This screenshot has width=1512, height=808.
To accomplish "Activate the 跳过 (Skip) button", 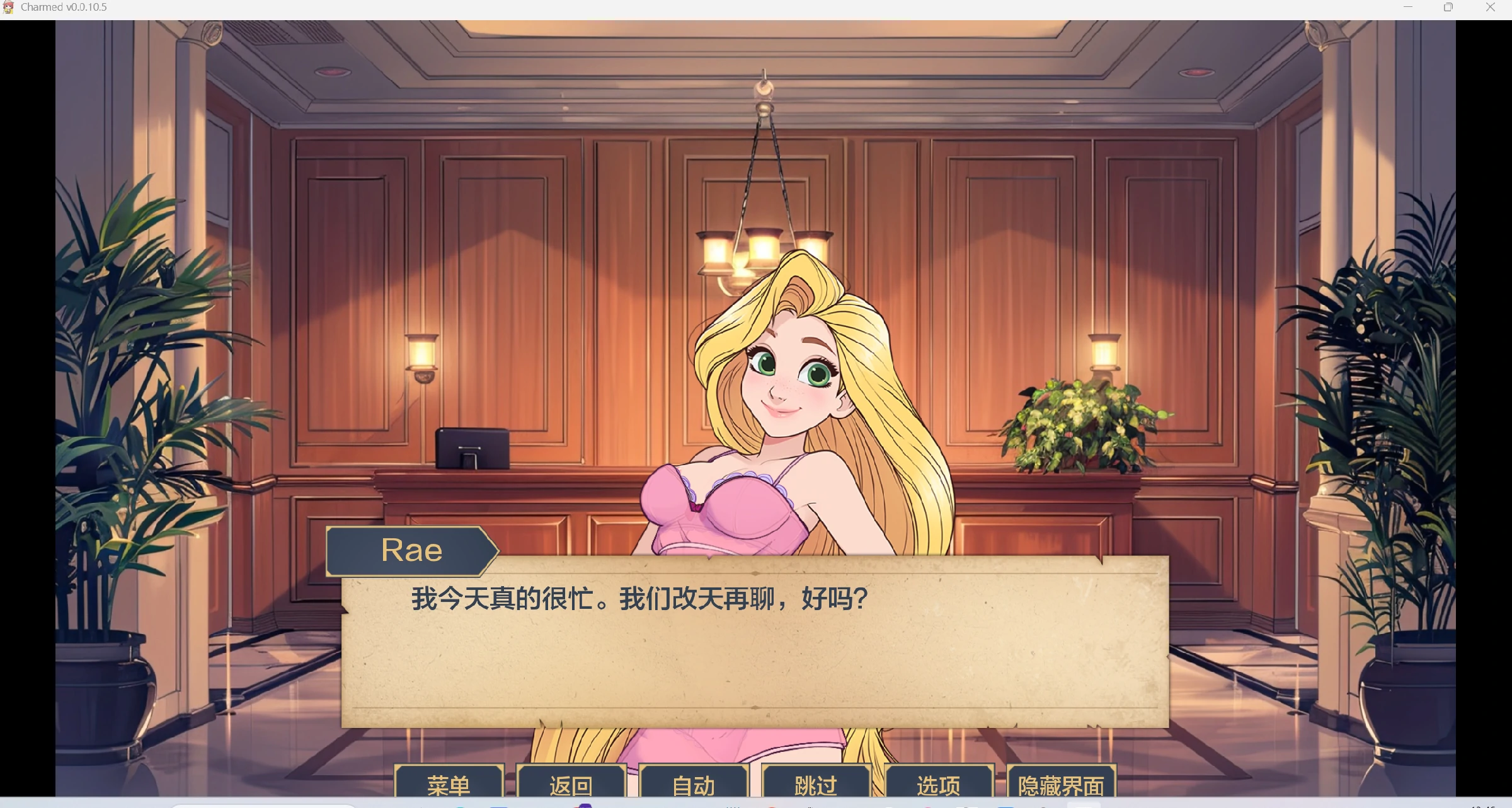I will 816,785.
